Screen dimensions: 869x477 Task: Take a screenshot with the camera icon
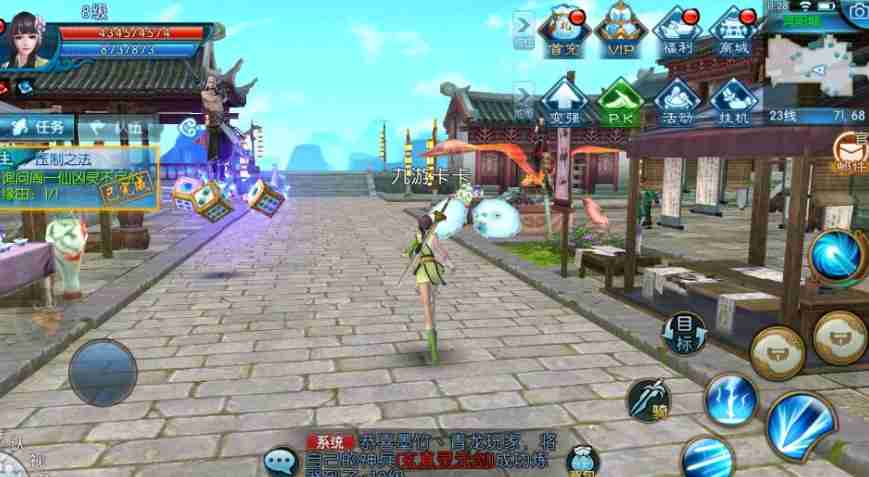(856, 10)
